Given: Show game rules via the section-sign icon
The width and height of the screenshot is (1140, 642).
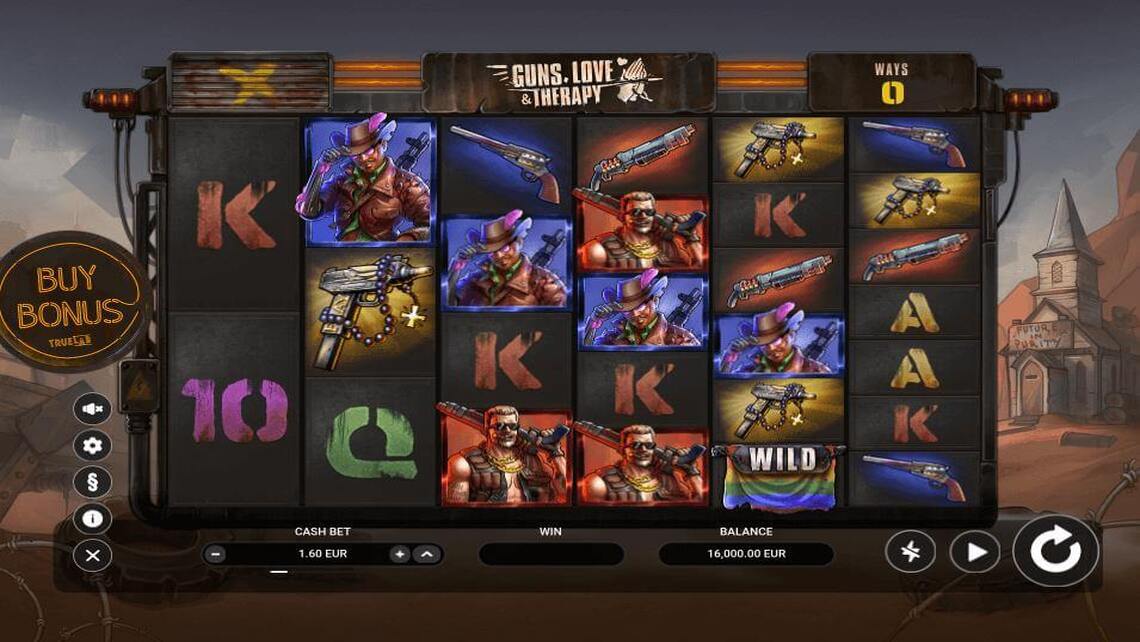Looking at the screenshot, I should [x=93, y=482].
